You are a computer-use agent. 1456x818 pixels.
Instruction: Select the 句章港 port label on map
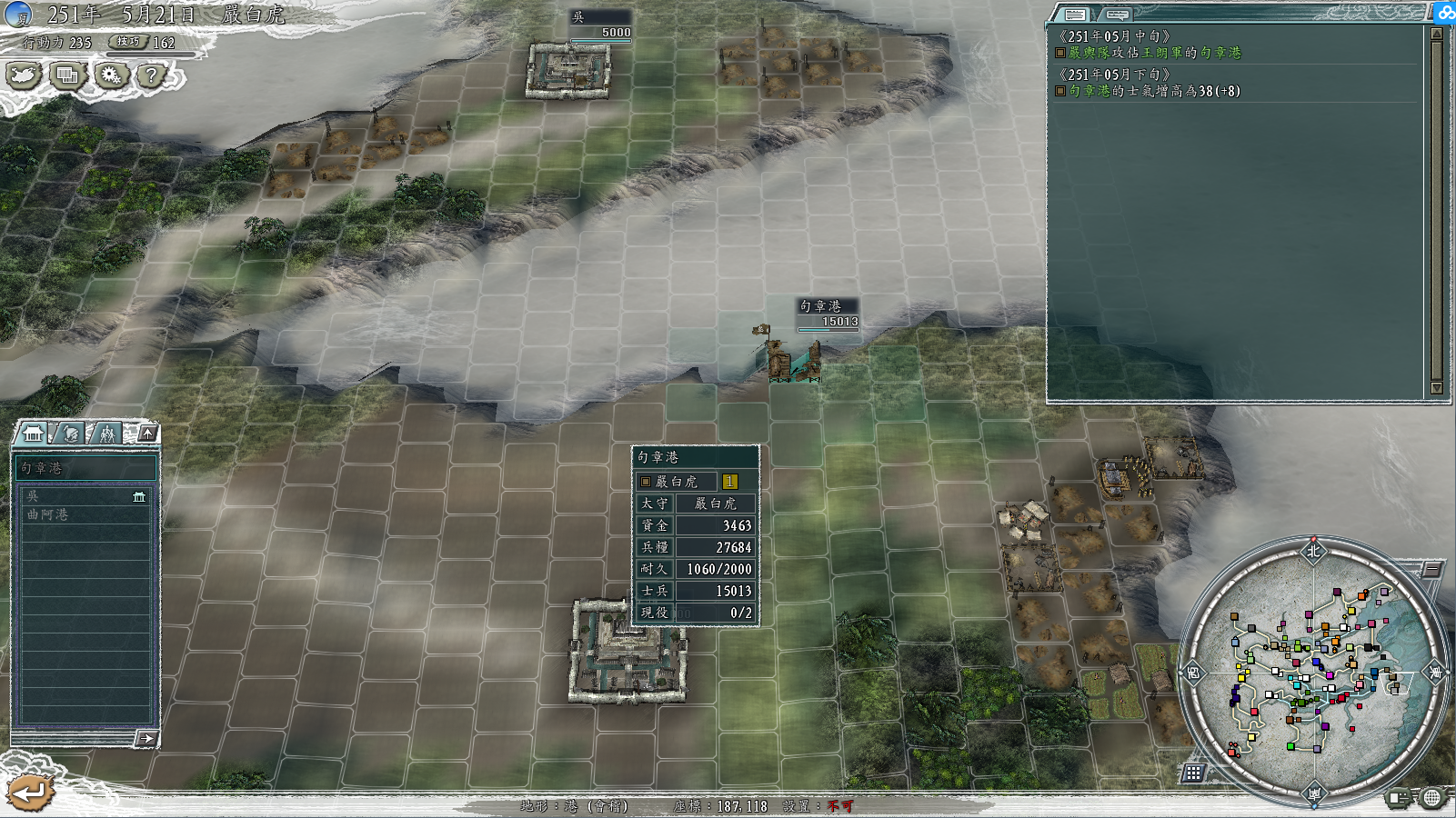coord(821,306)
